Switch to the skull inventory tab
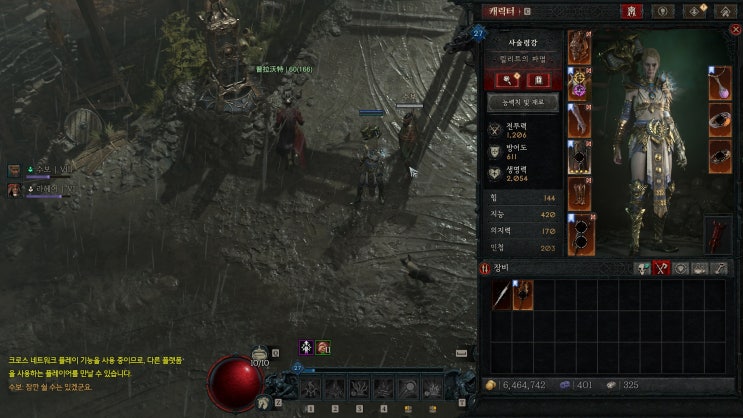 641,268
